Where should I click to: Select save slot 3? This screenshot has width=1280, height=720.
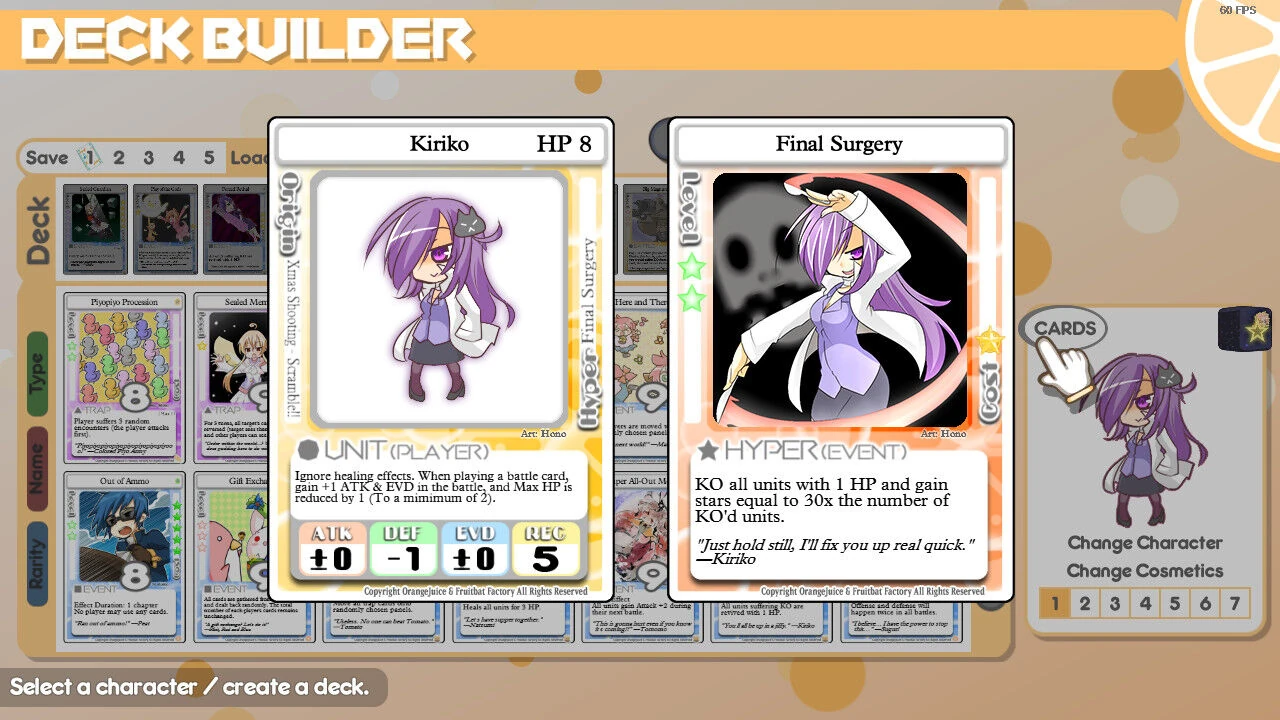[147, 157]
